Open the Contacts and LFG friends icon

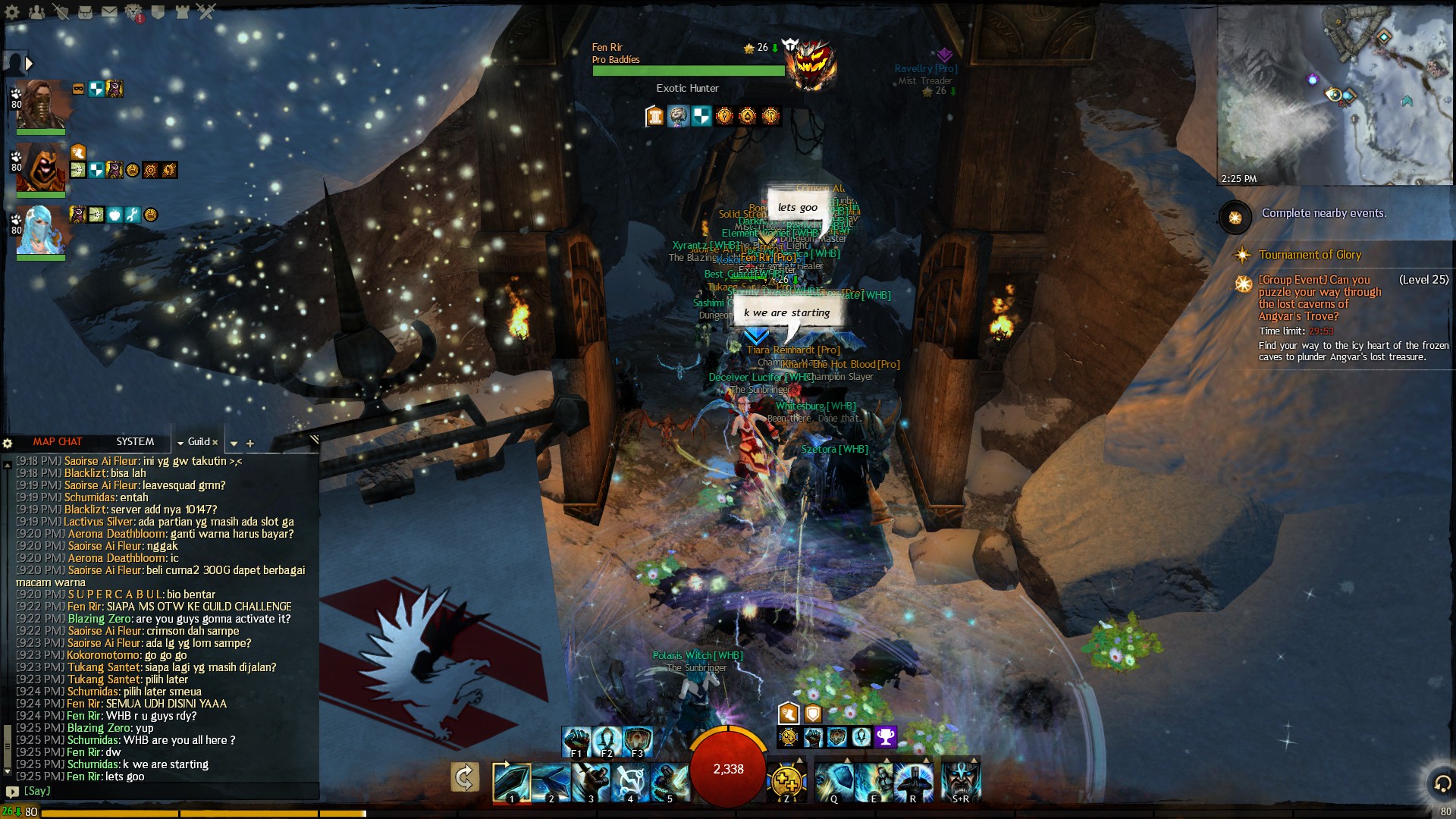tap(38, 13)
